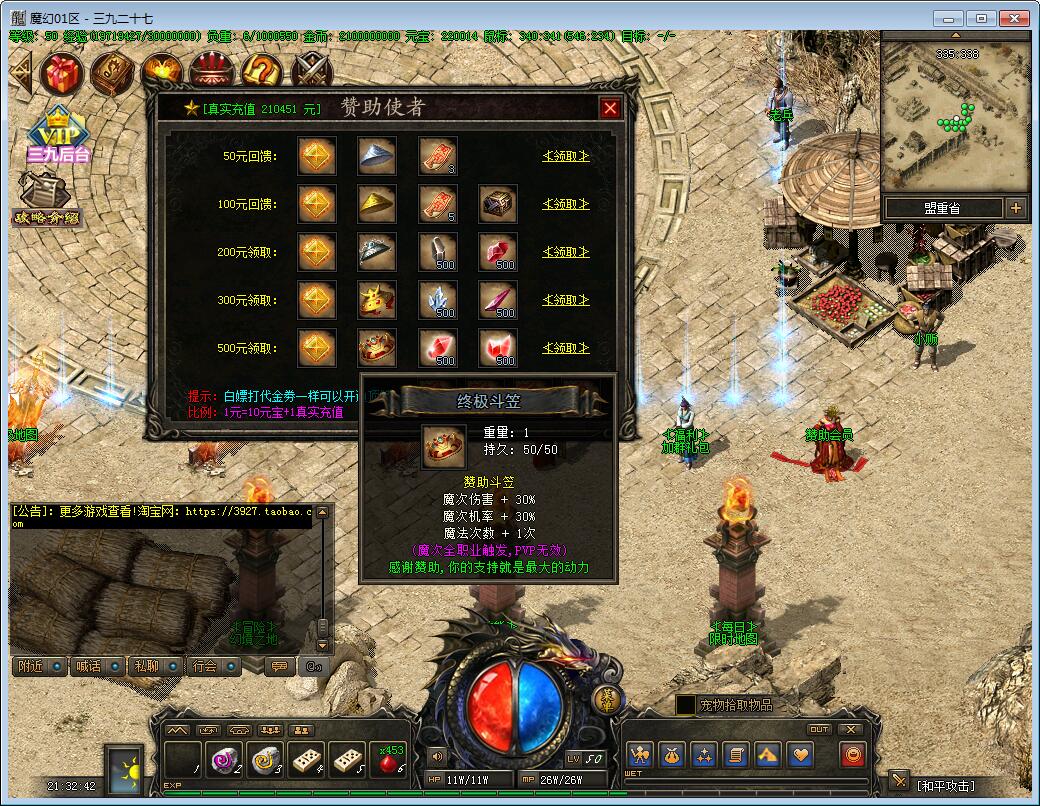The image size is (1040, 806).
Task: Toggle the 宠物拾取物品 checkbox
Action: [x=685, y=705]
